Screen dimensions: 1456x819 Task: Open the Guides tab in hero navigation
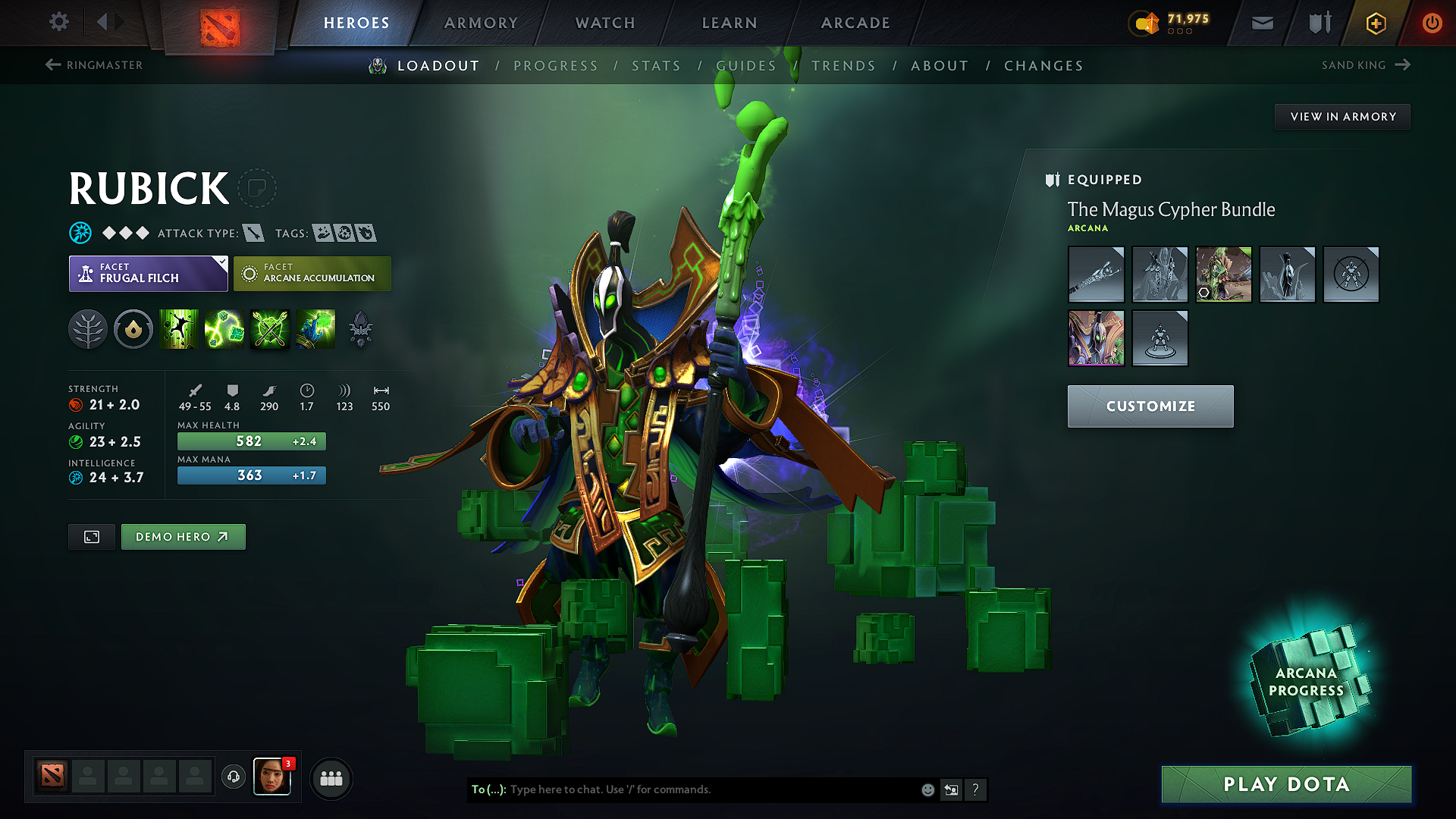pos(745,65)
